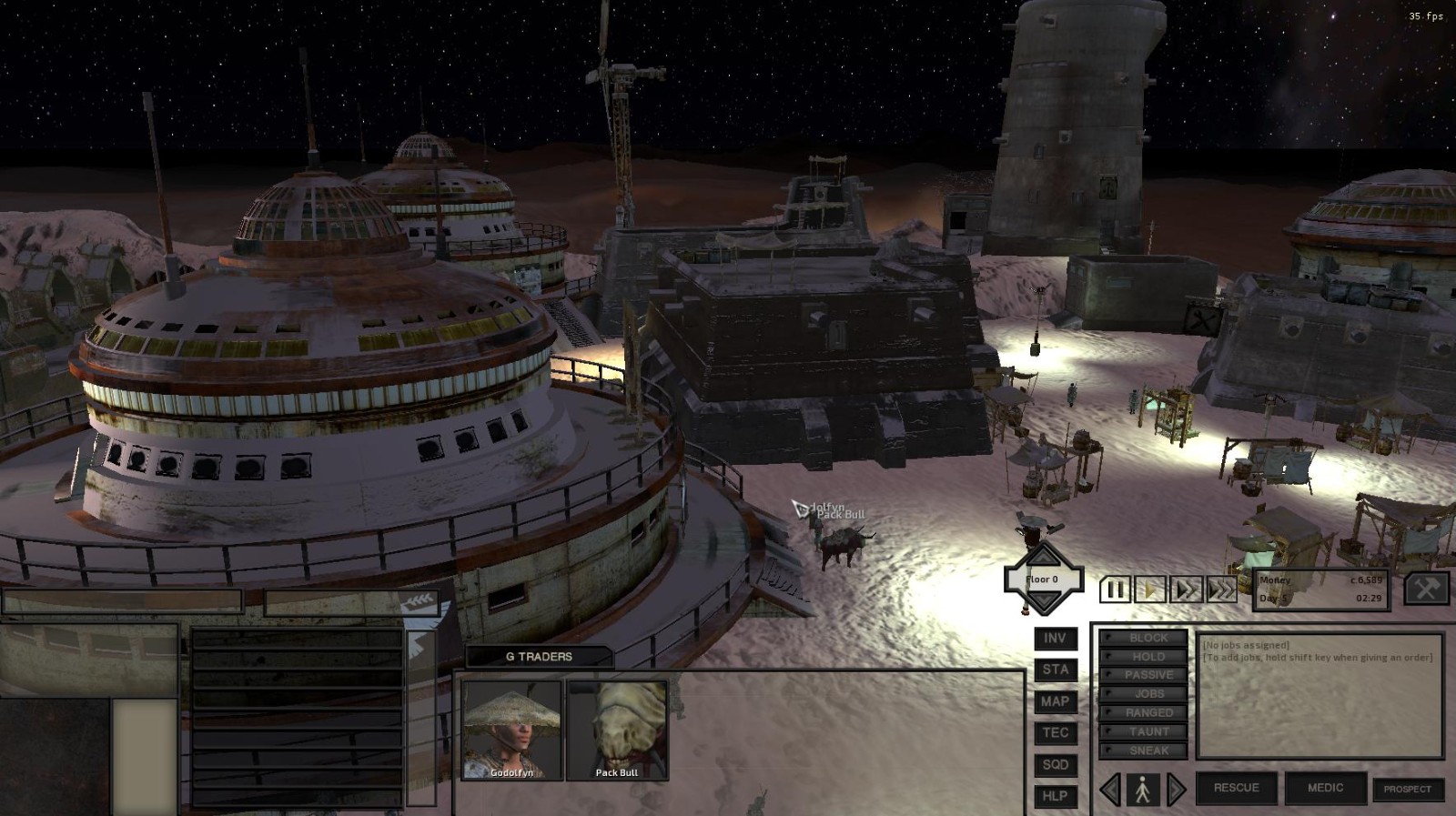This screenshot has height=816, width=1456.
Task: Open the SQD squad panel
Action: coord(1056,764)
